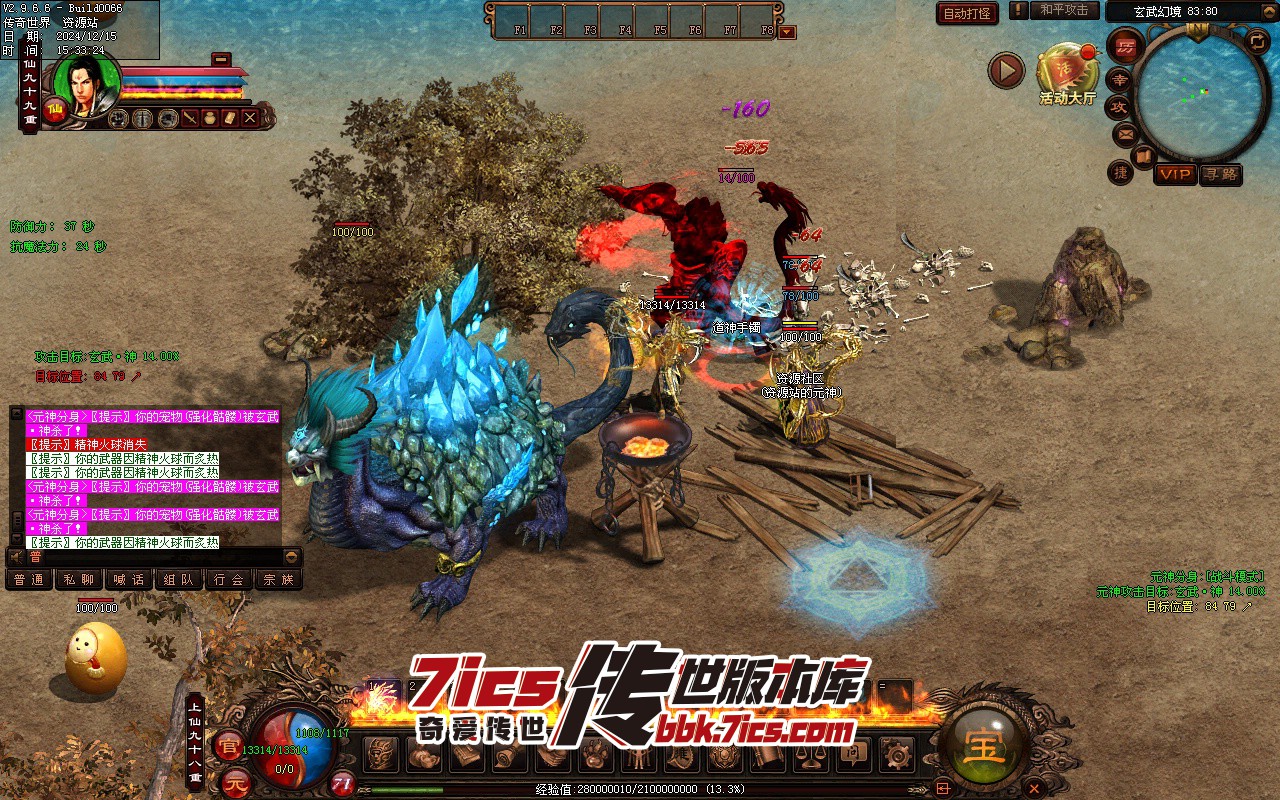This screenshot has height=800, width=1280.
Task: Click the round play arrow button
Action: (x=1006, y=70)
